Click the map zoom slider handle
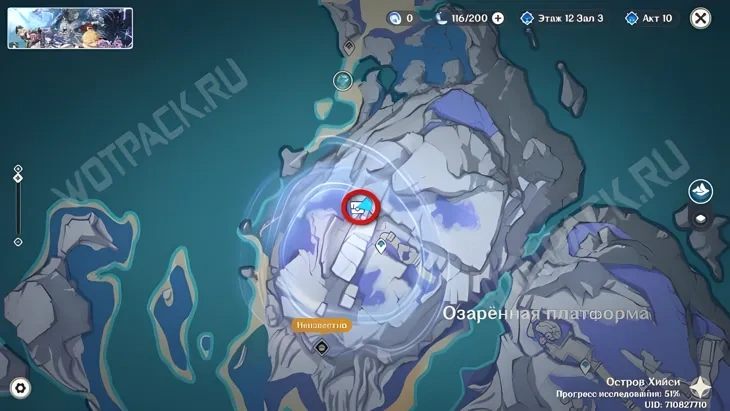 [x=18, y=178]
